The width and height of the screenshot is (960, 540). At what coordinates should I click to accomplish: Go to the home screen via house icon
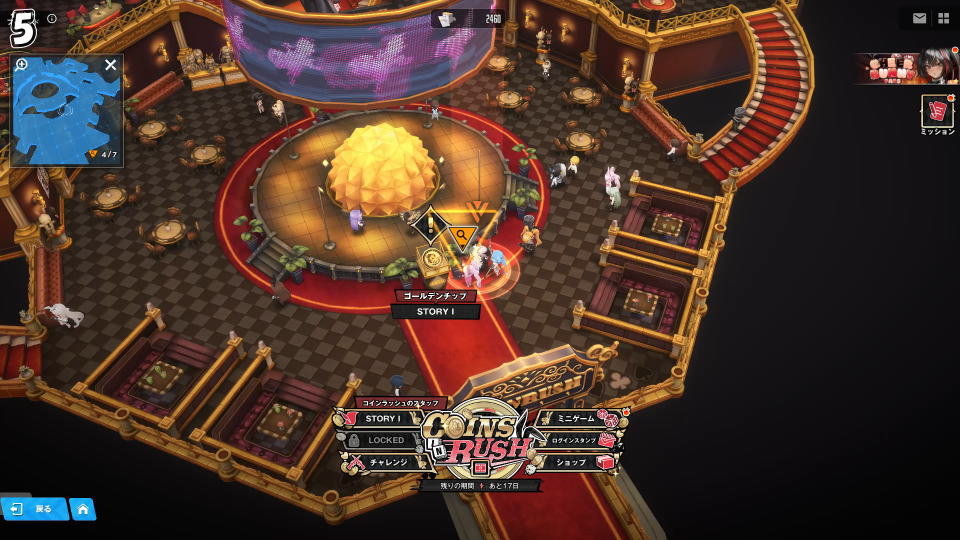[x=82, y=509]
